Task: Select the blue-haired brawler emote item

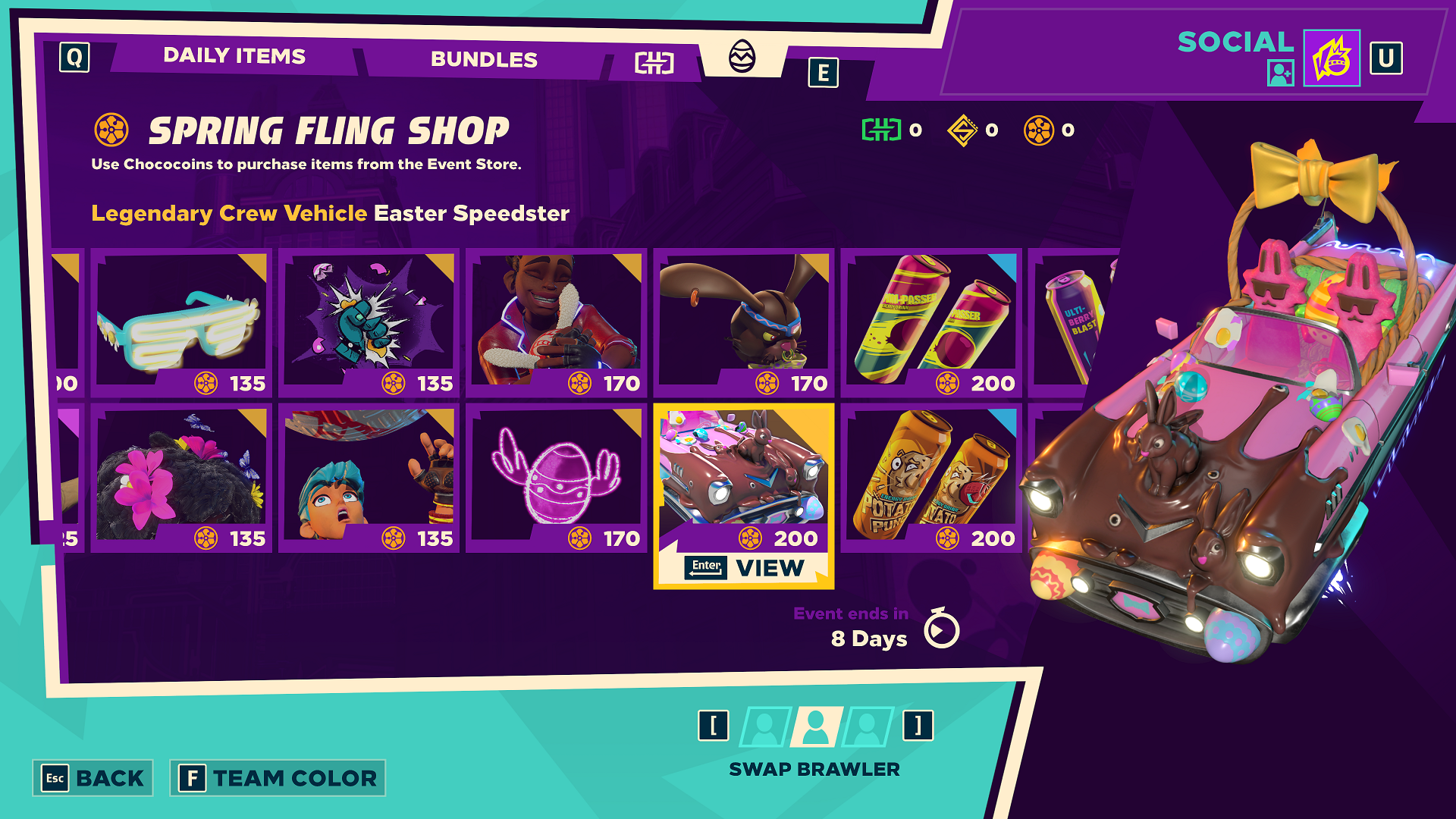Action: (x=369, y=477)
